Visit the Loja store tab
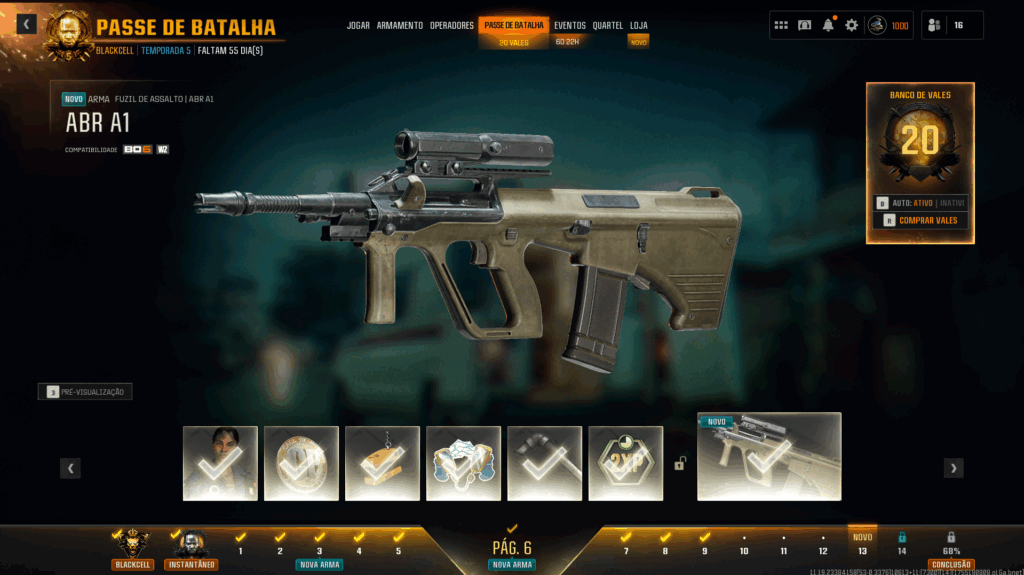This screenshot has height=575, width=1024. [639, 25]
